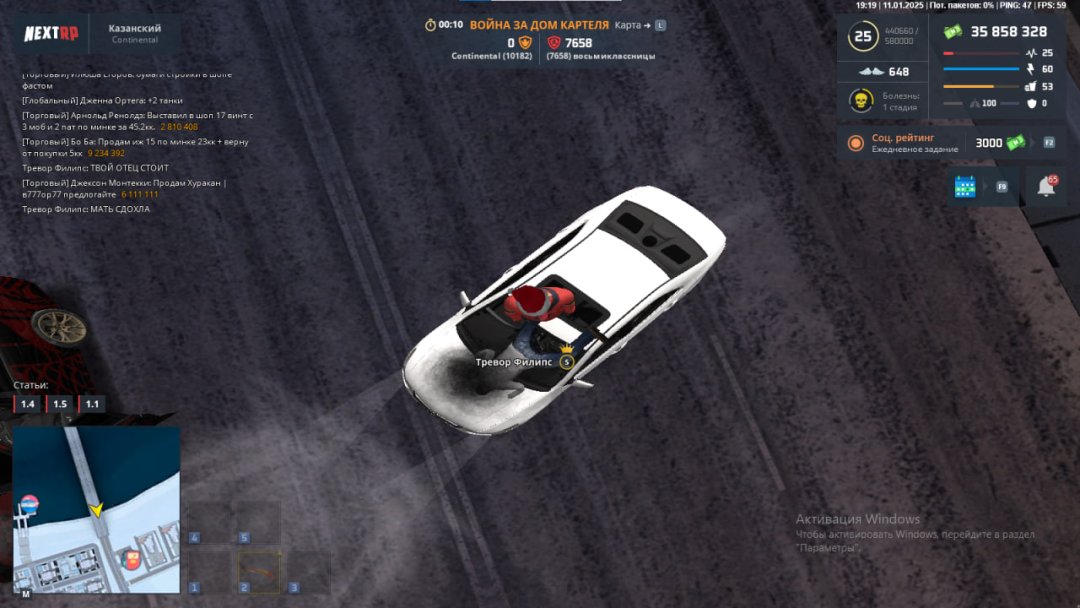Click the skull disease status icon
The width and height of the screenshot is (1080, 608).
coord(857,101)
